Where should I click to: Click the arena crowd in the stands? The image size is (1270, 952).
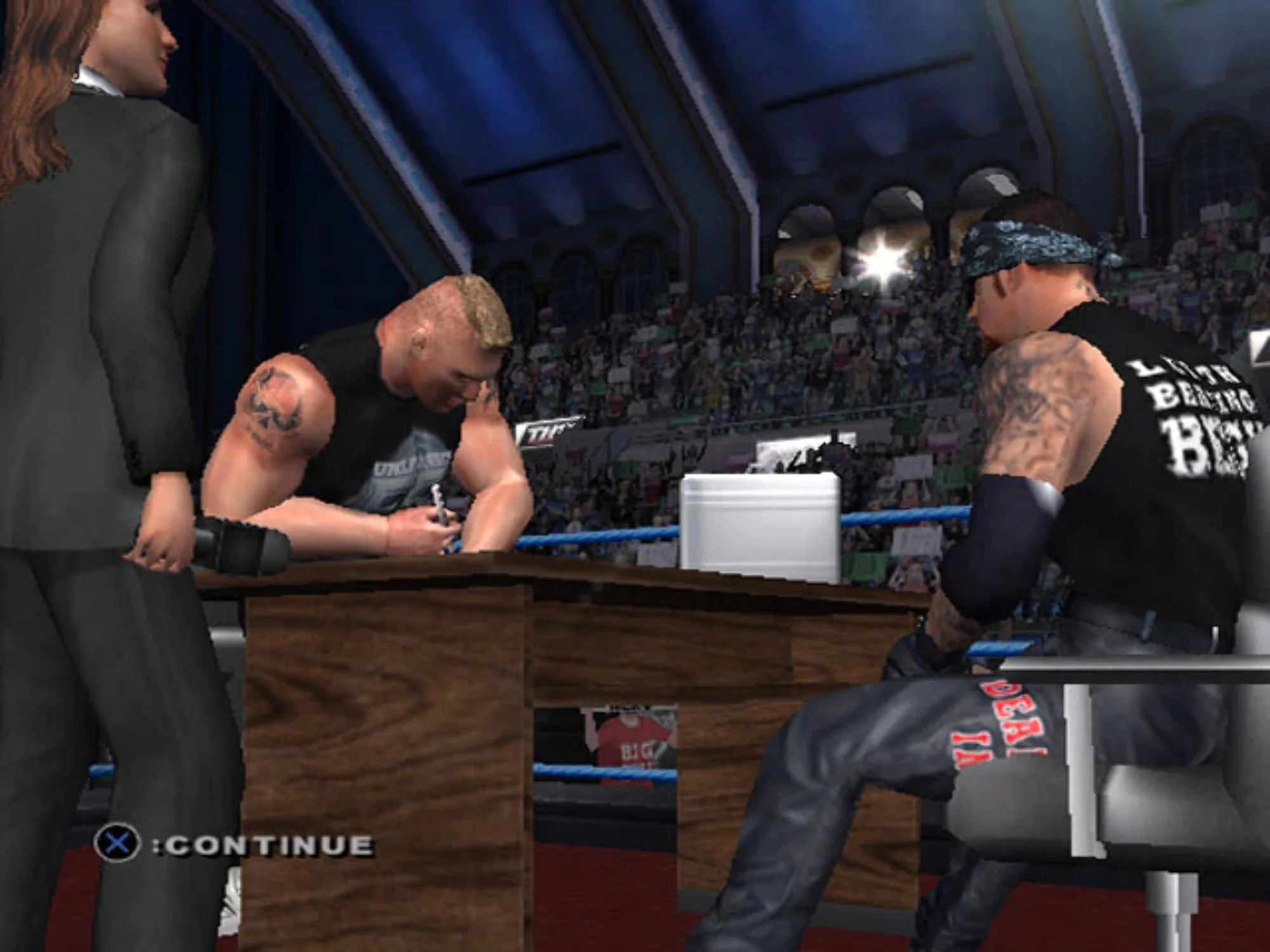[x=730, y=349]
